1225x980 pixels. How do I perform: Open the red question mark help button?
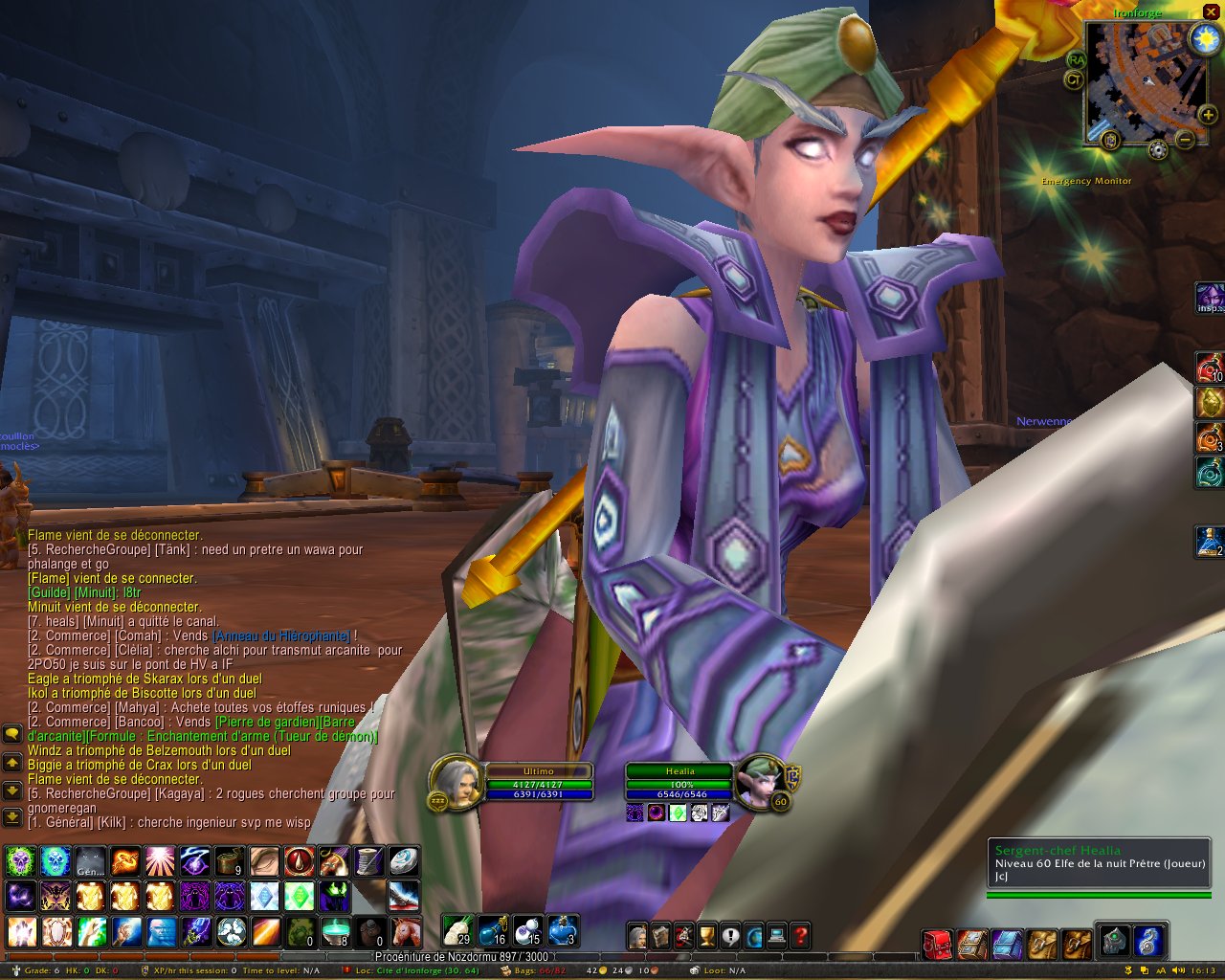coord(801,936)
